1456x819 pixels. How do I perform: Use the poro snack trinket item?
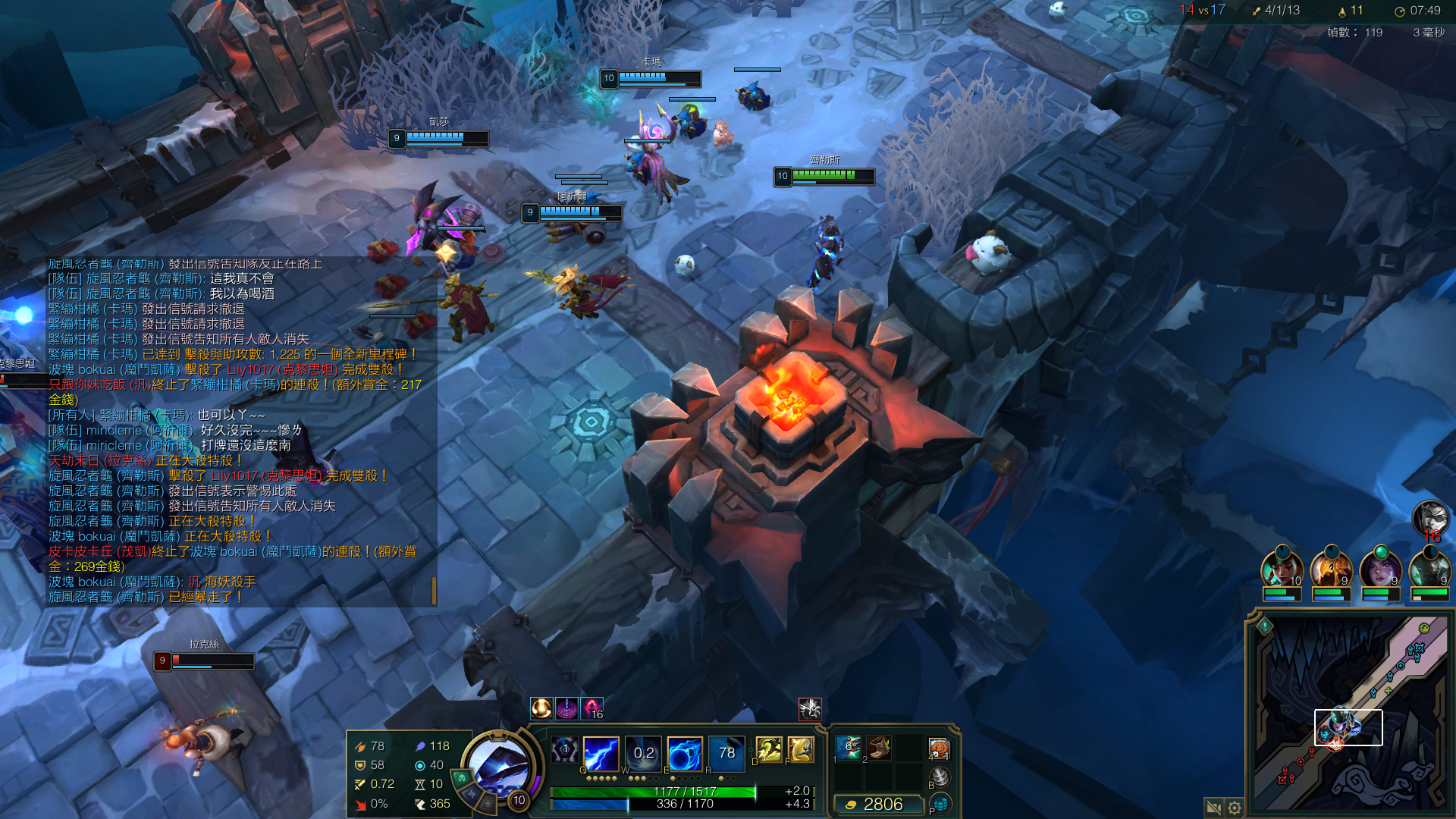(939, 749)
